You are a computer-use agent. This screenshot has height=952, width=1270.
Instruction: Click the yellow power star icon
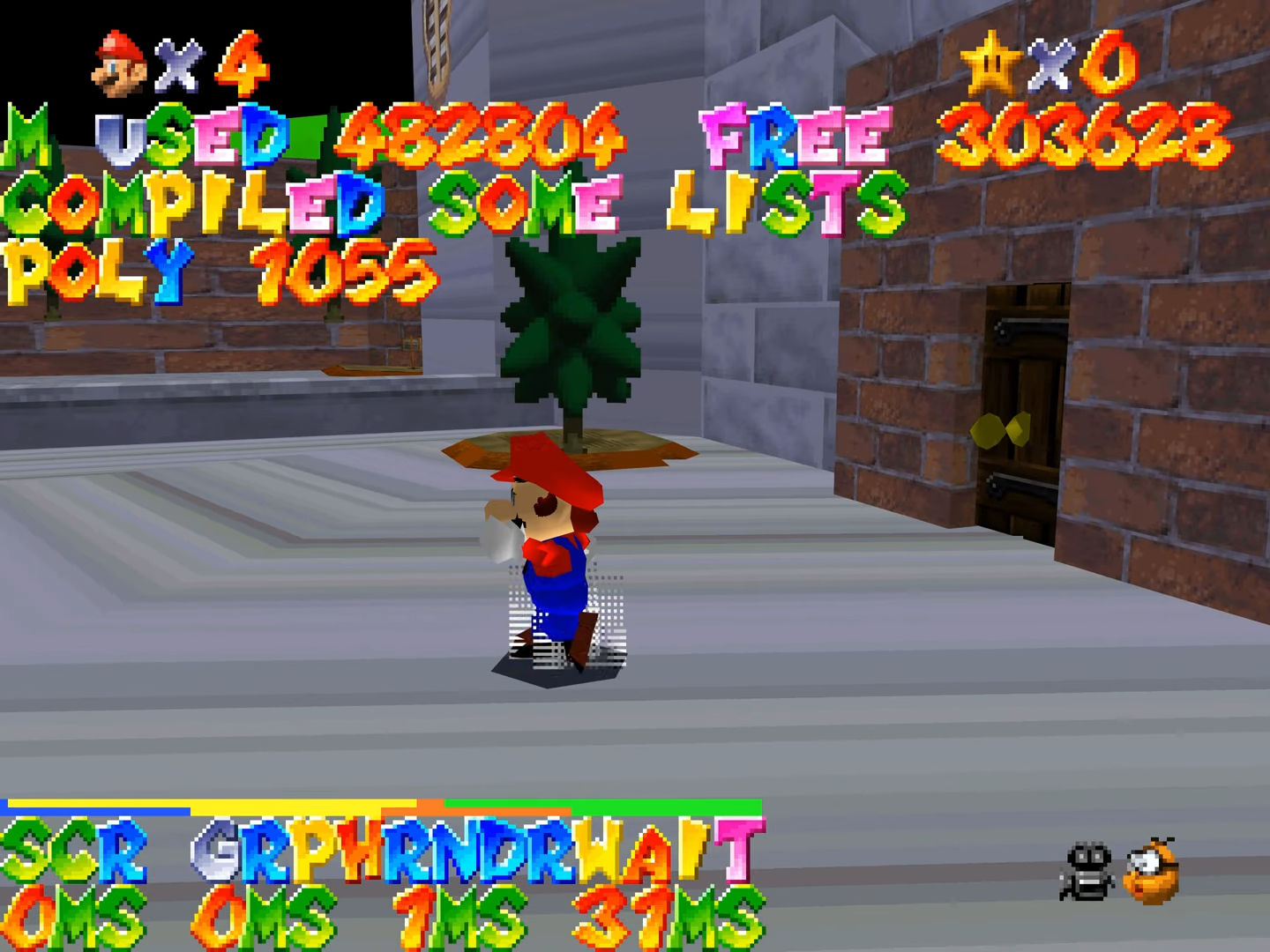click(x=990, y=63)
